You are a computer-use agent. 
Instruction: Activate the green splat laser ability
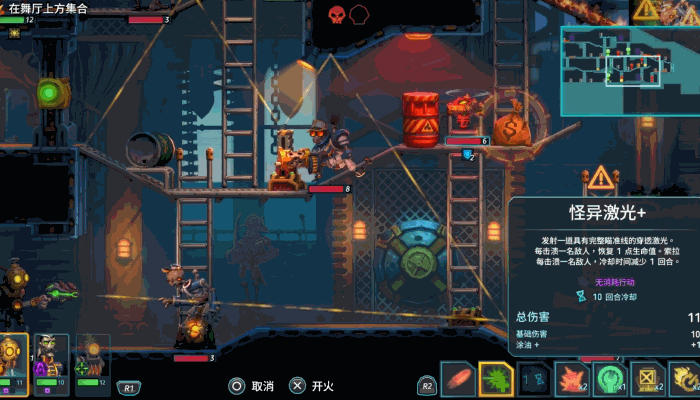click(x=496, y=379)
